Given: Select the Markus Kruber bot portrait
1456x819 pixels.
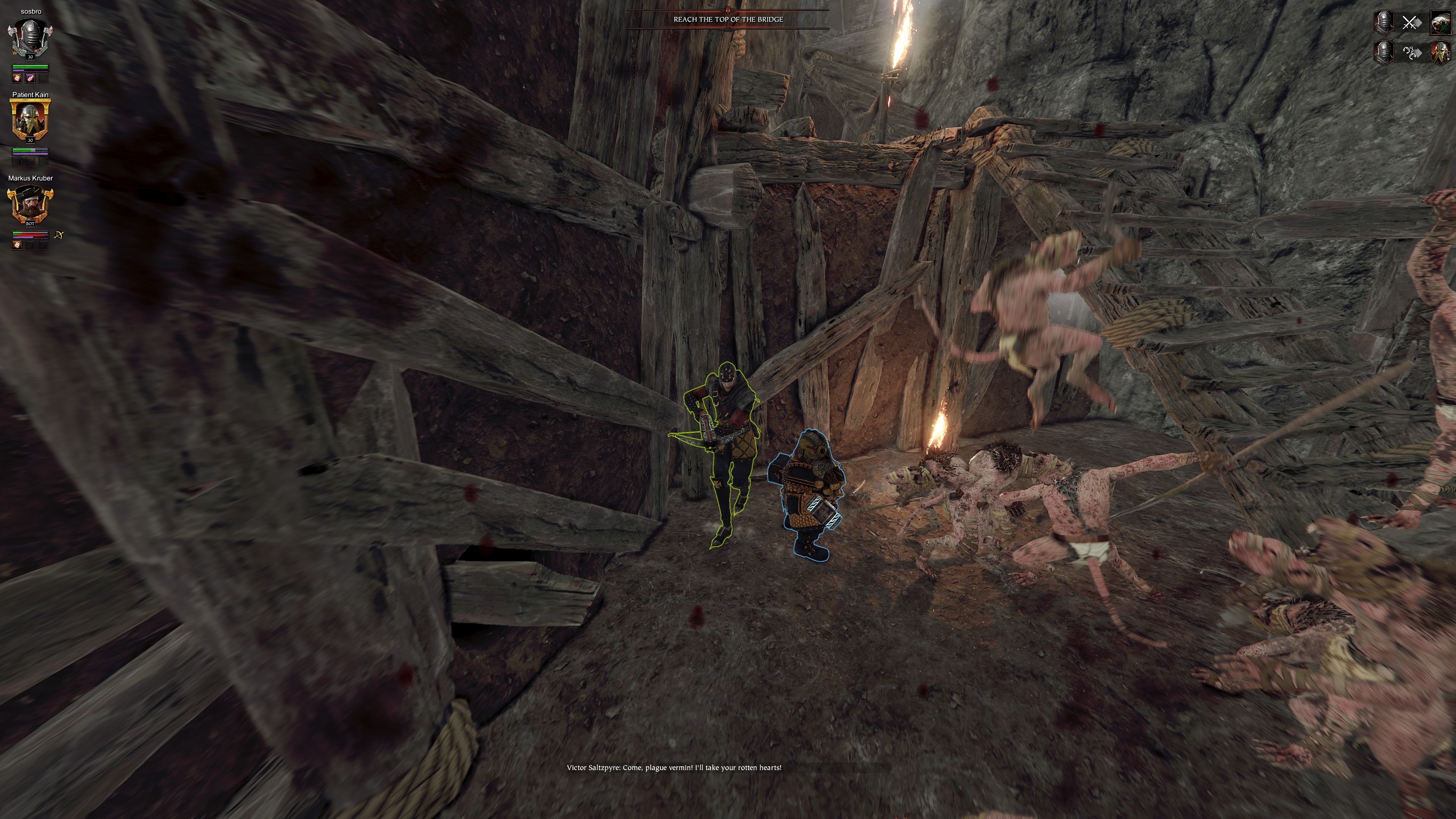Looking at the screenshot, I should point(30,204).
